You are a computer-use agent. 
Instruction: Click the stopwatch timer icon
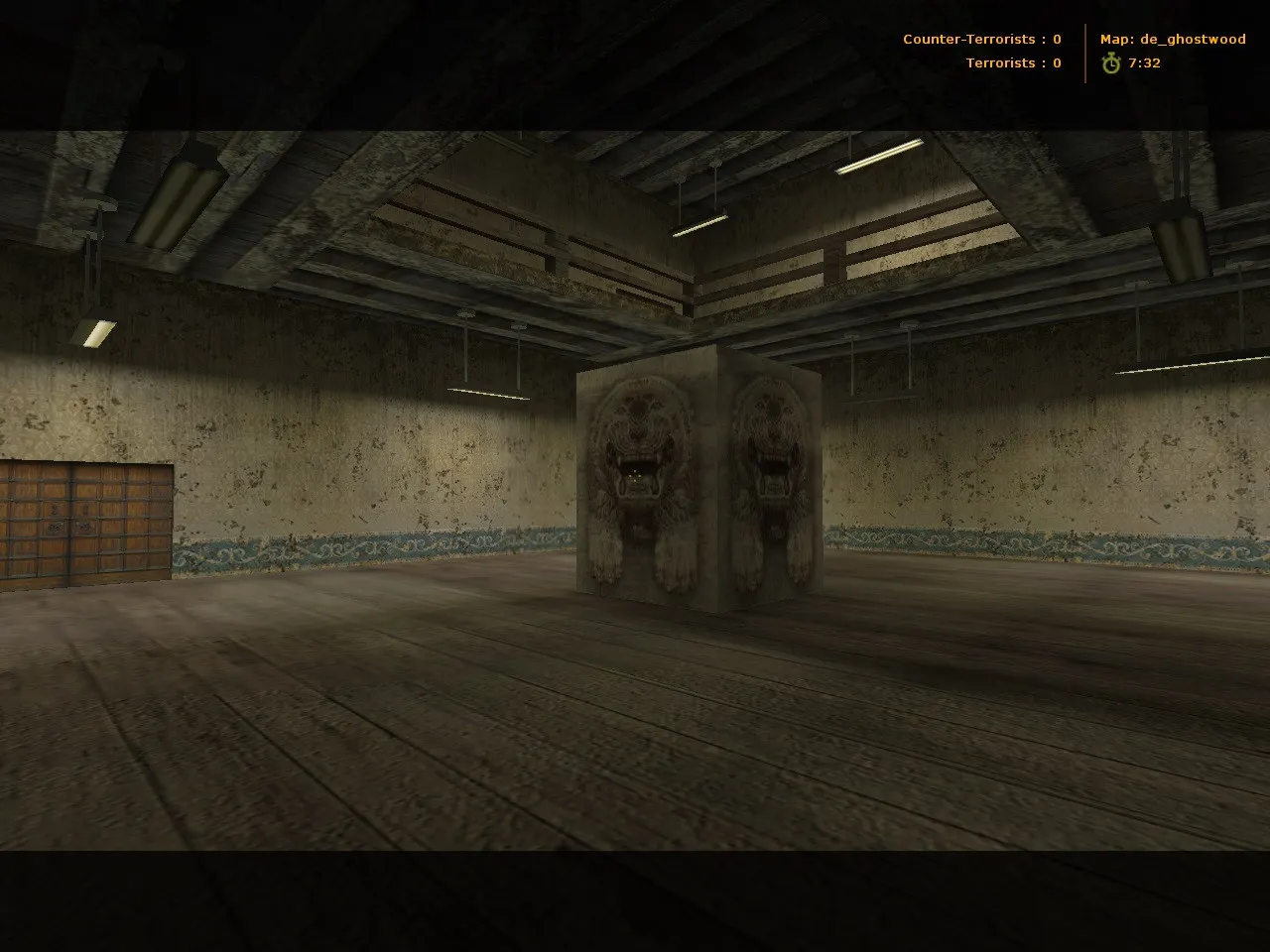[x=1109, y=62]
